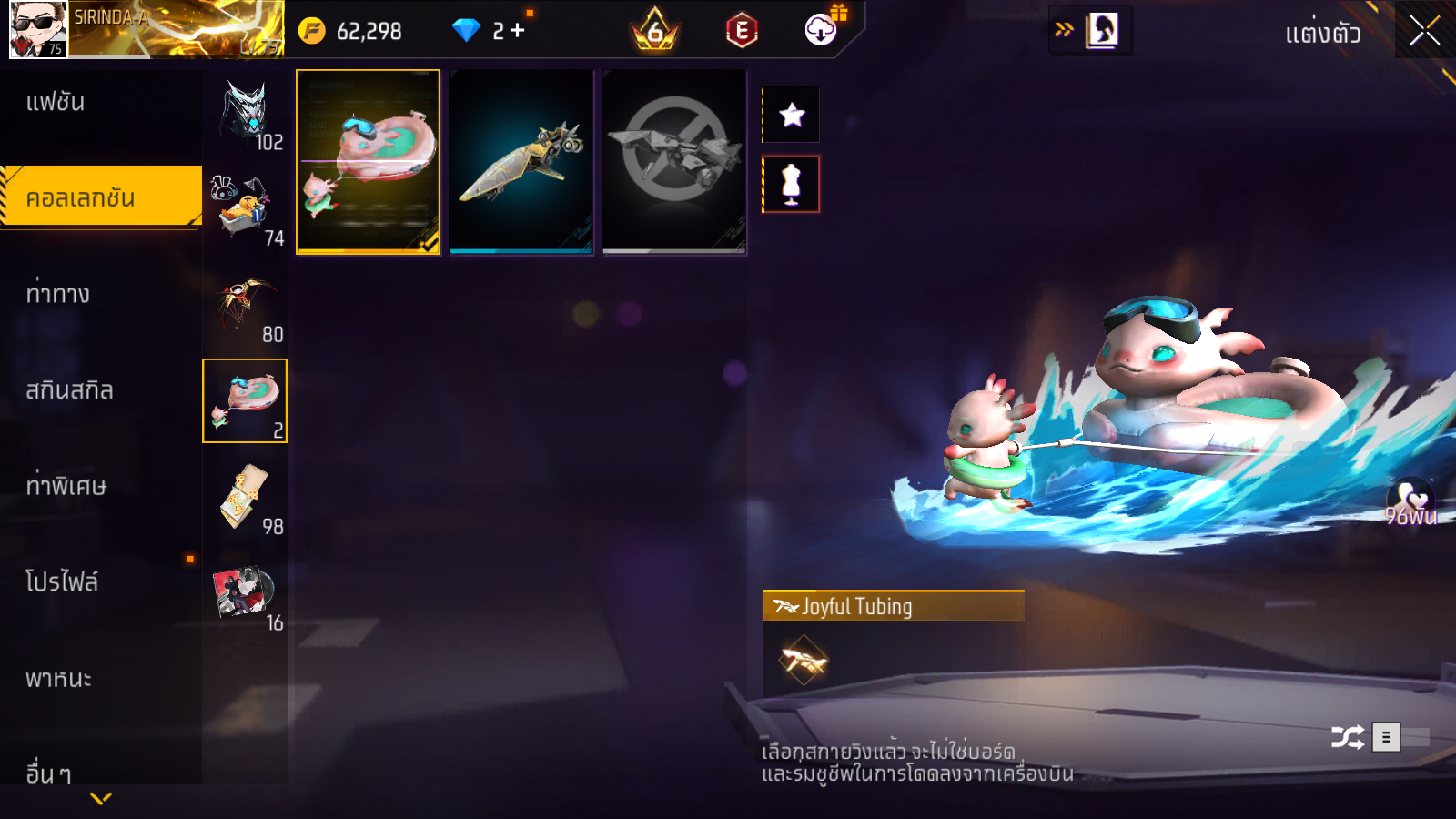Toggle the shuffle random-skin button
Screen dimensions: 1456x819
[x=1347, y=736]
